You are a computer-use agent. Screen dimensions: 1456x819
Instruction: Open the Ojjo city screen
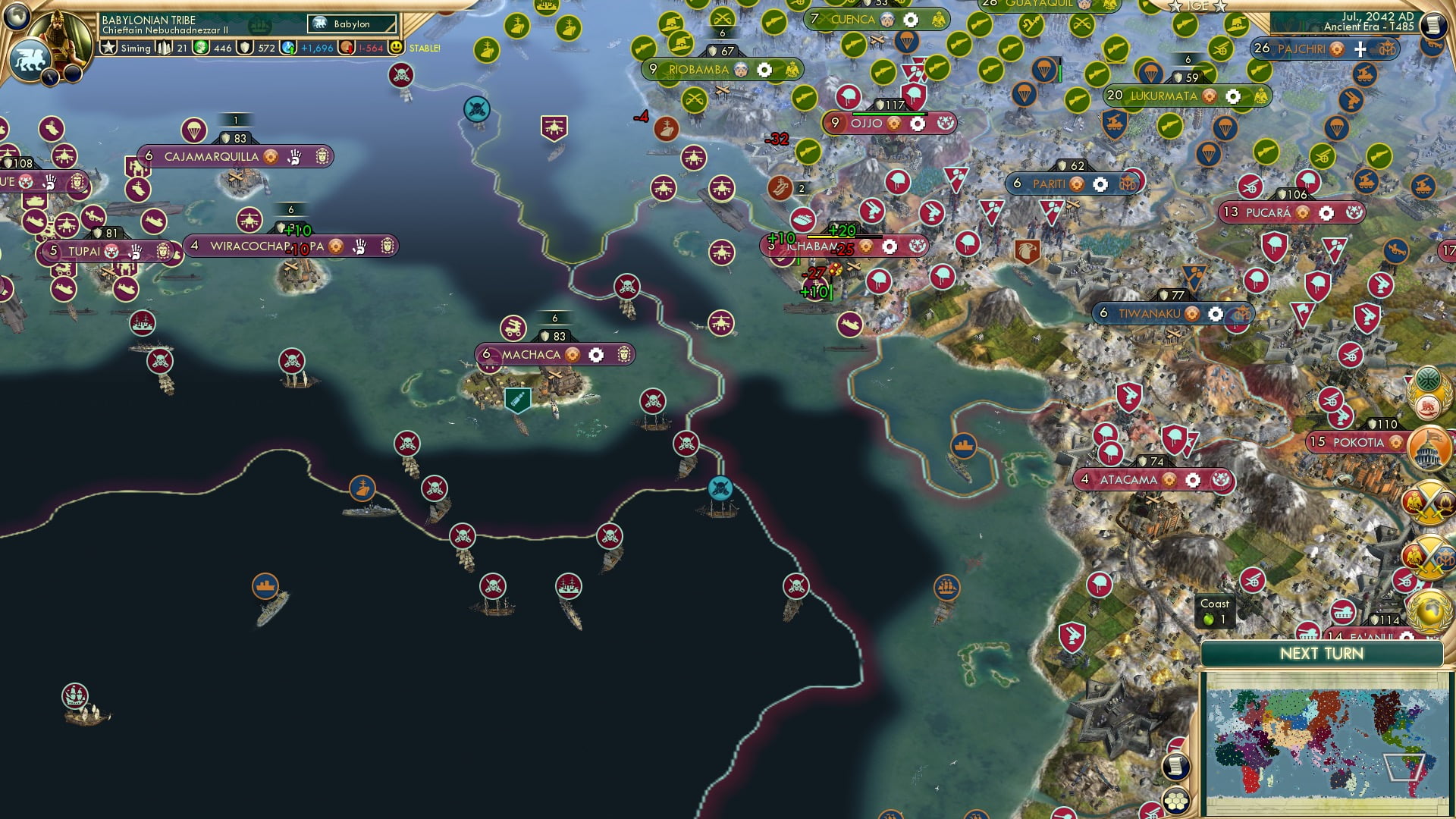coord(868,123)
